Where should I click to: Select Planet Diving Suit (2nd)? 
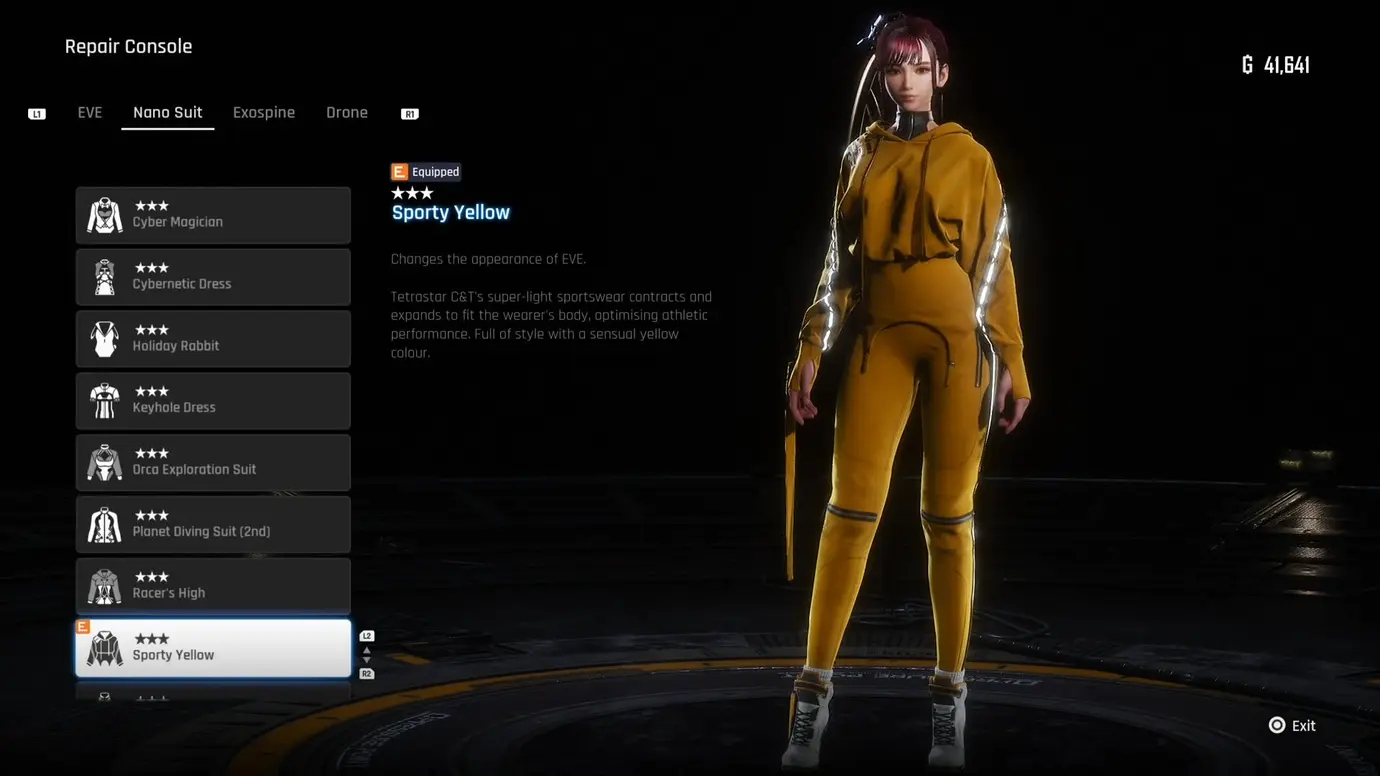point(213,525)
